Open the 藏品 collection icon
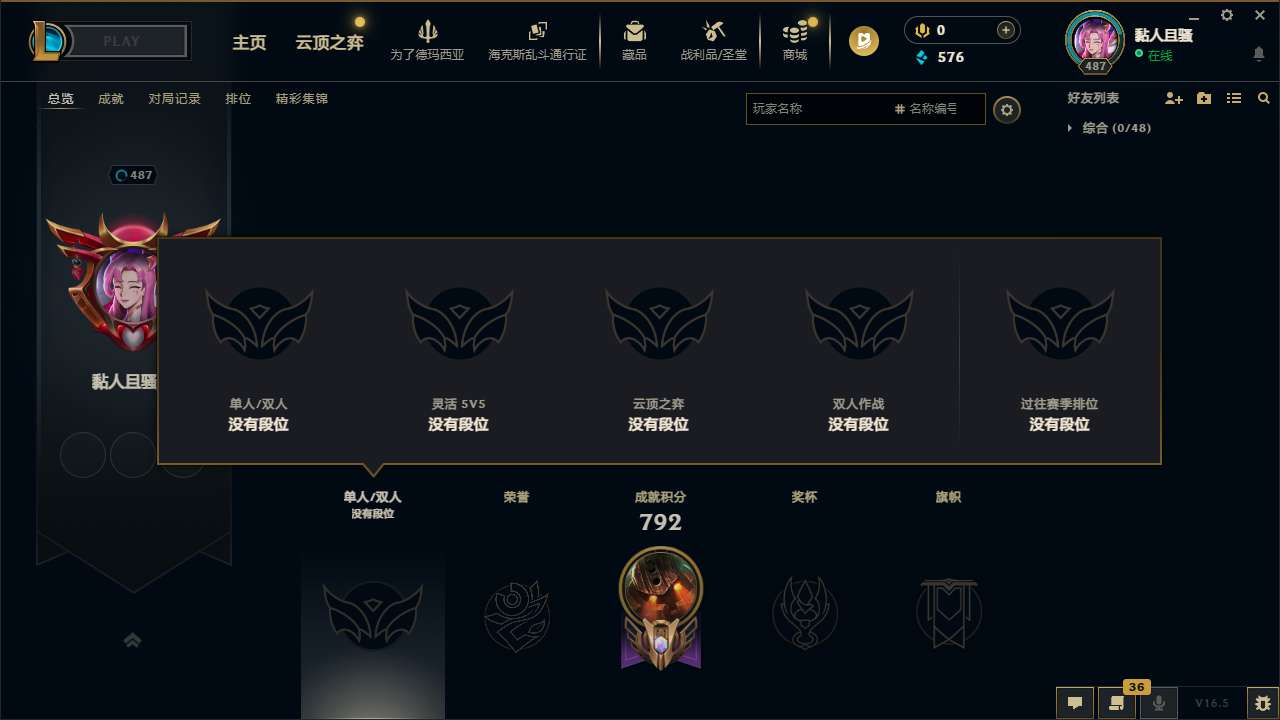1280x720 pixels. pos(632,33)
